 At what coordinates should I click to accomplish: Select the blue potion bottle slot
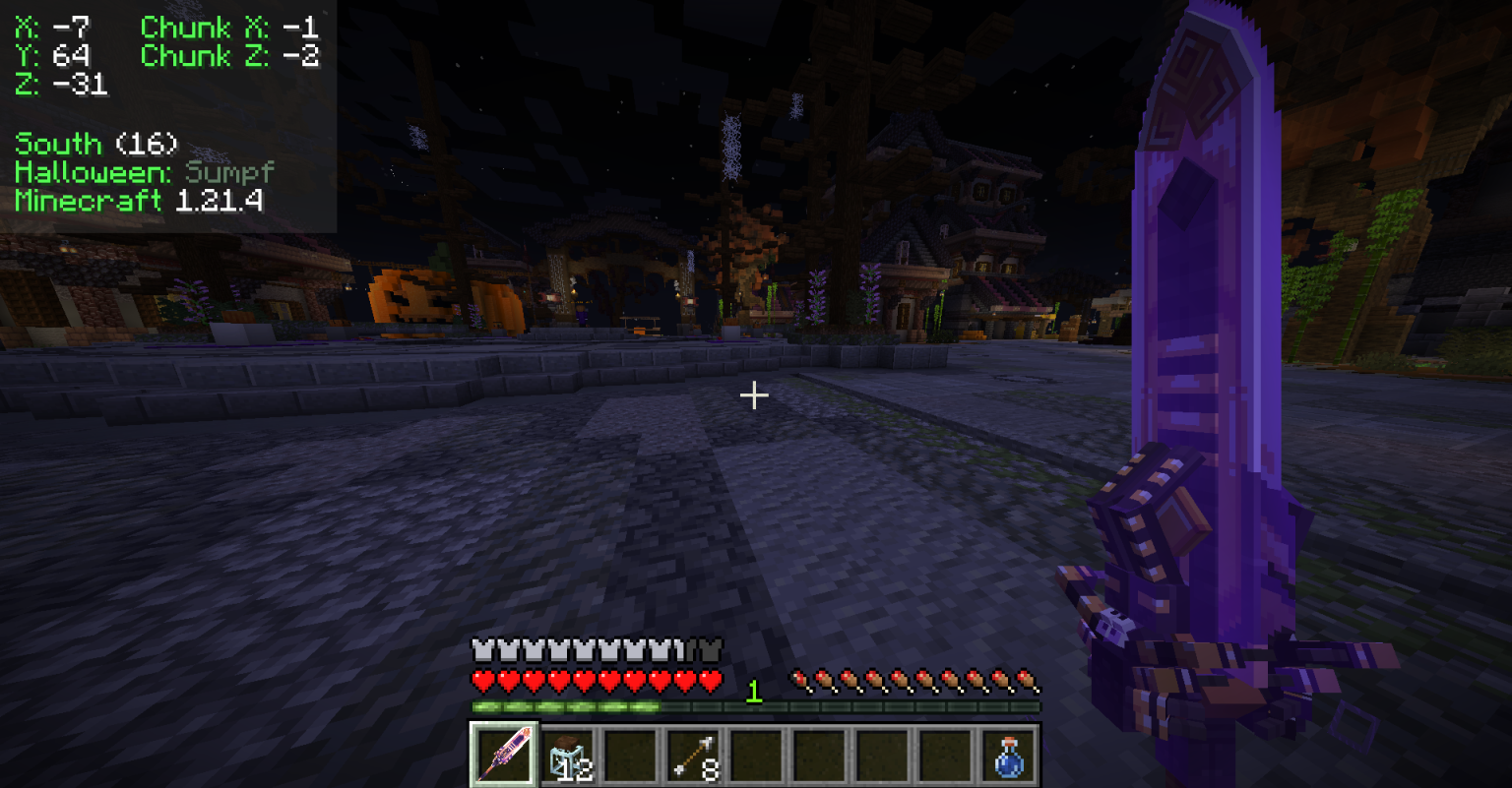point(1007,756)
